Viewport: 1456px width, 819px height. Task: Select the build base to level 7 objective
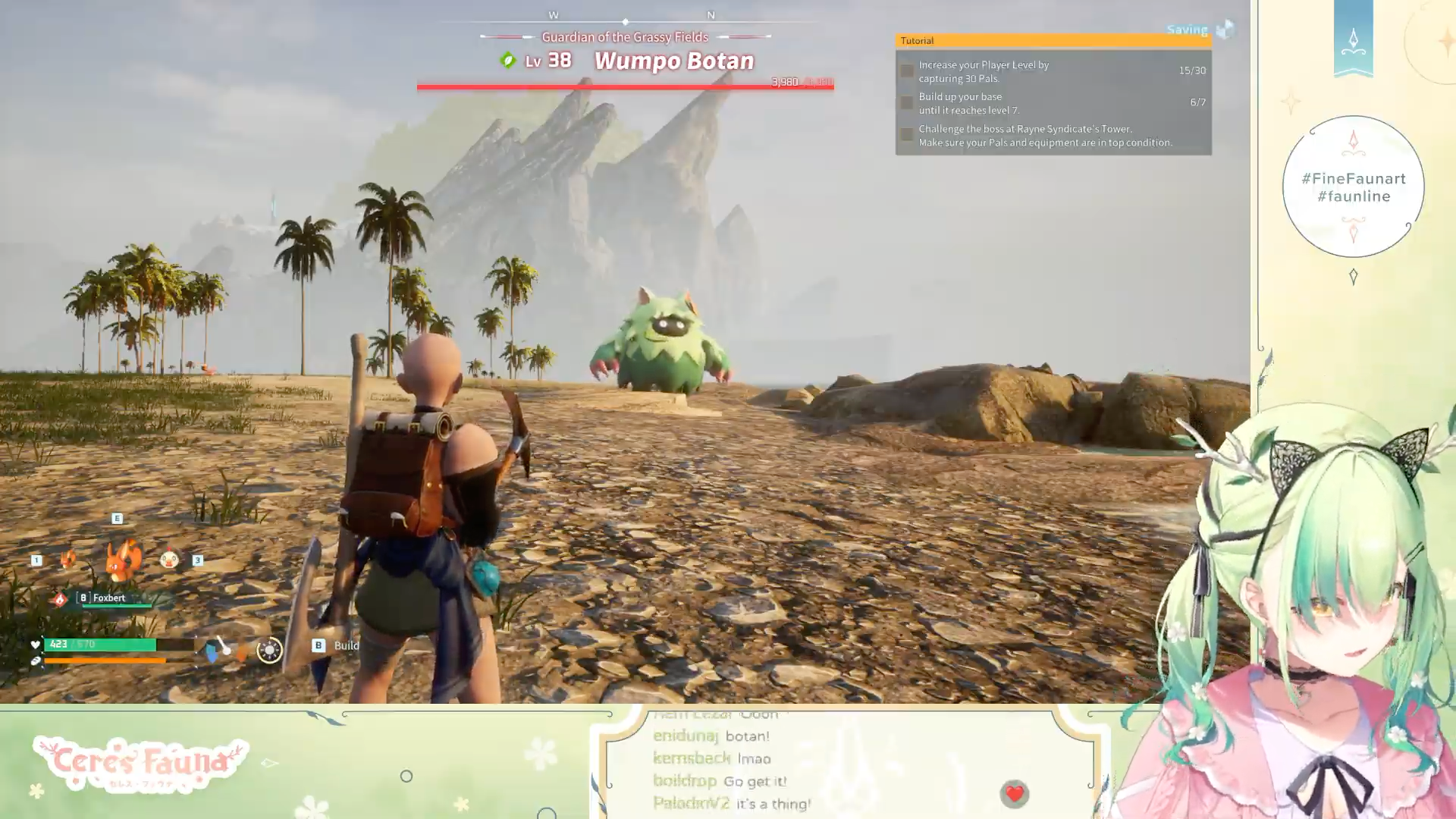point(1053,103)
